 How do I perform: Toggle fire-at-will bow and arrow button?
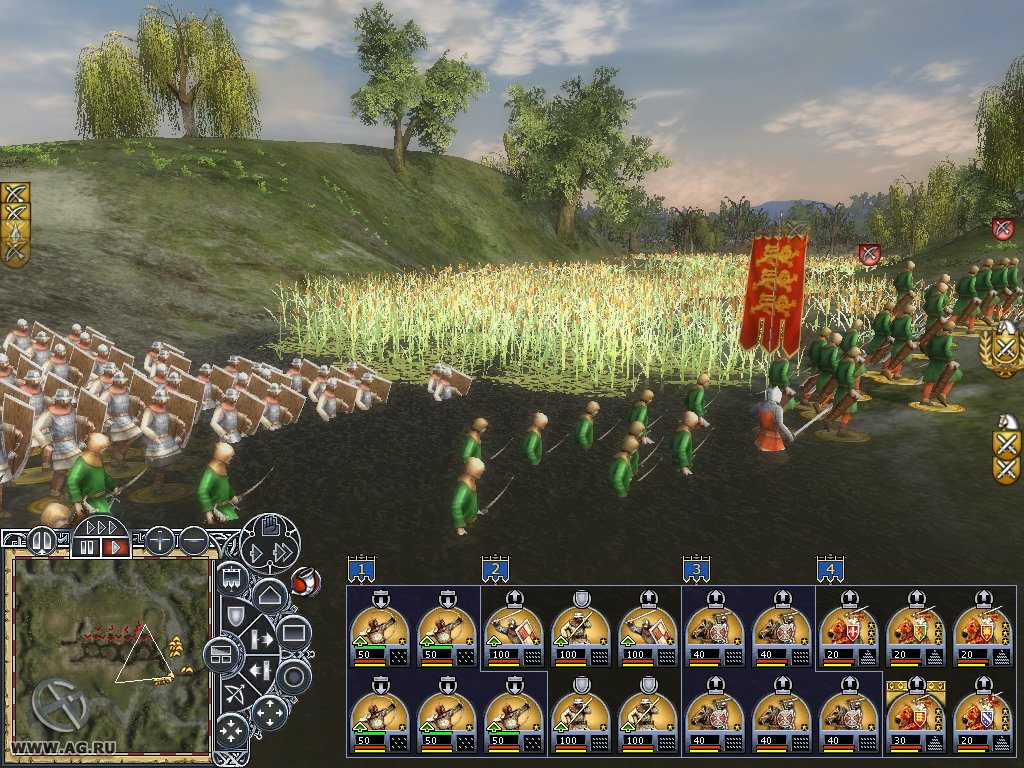point(234,691)
